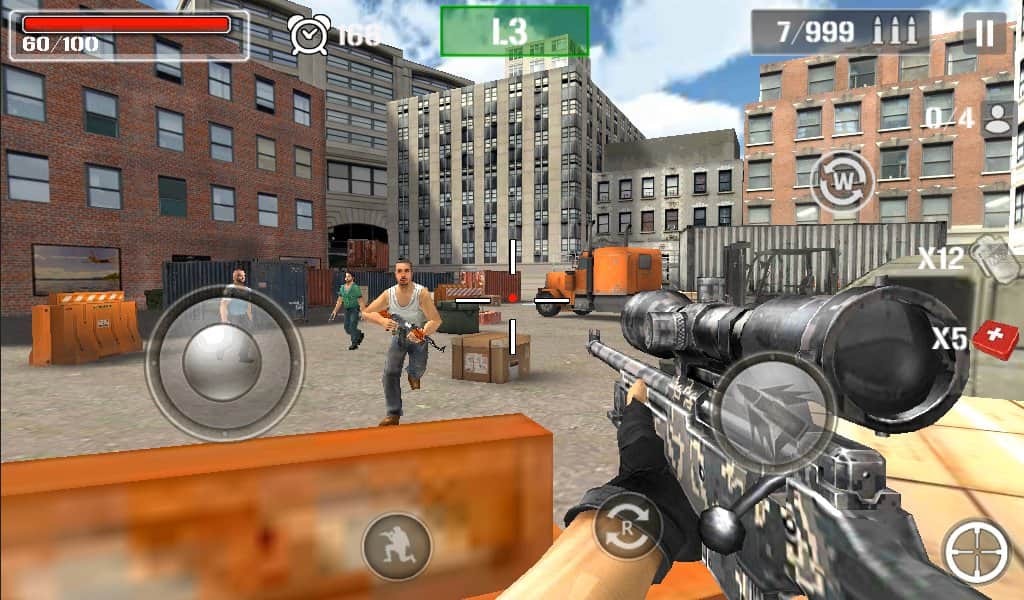Toggle crouch with the soldier icon
This screenshot has width=1024, height=600.
point(396,546)
